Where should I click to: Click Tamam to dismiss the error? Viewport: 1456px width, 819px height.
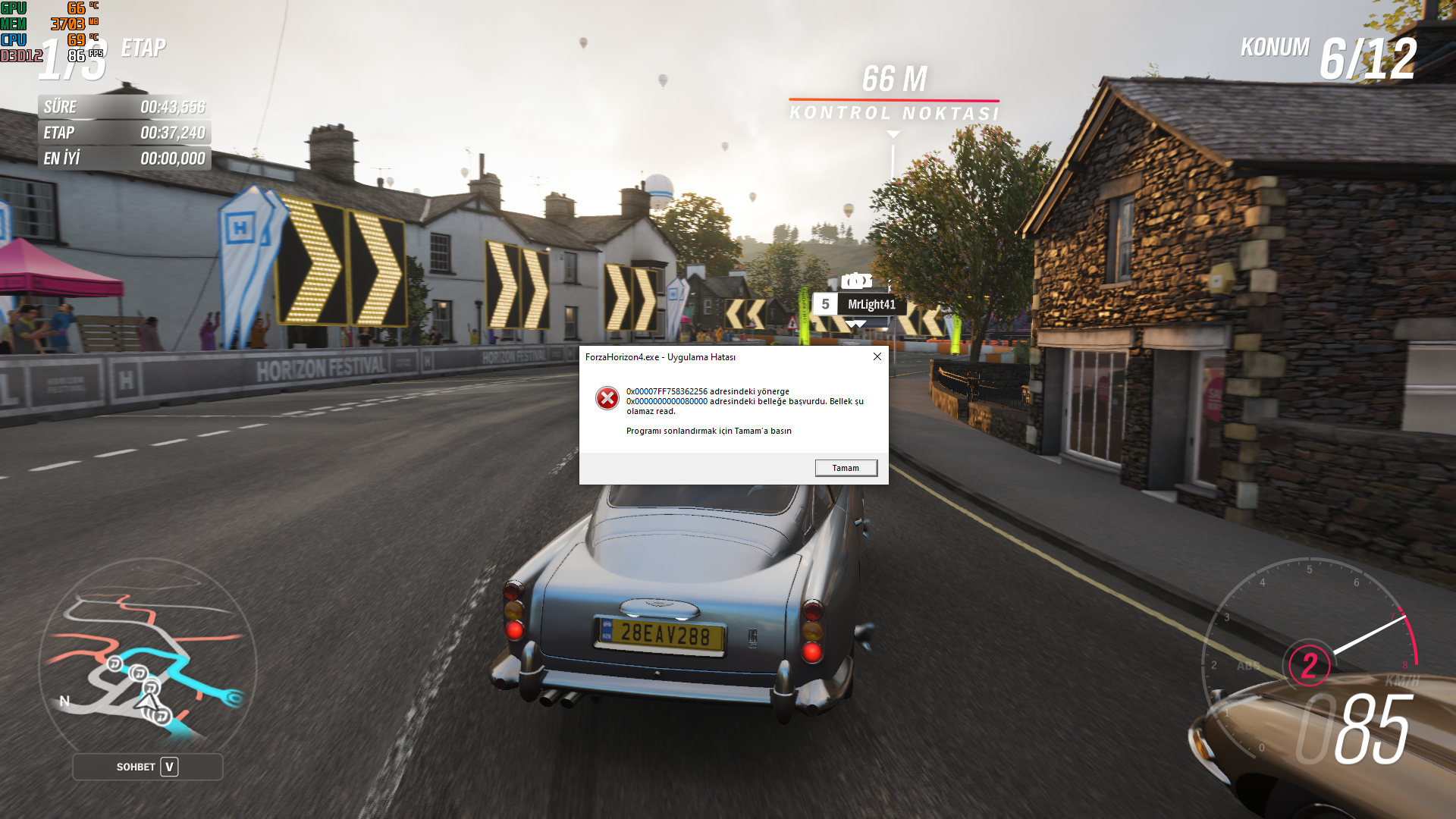coord(846,468)
